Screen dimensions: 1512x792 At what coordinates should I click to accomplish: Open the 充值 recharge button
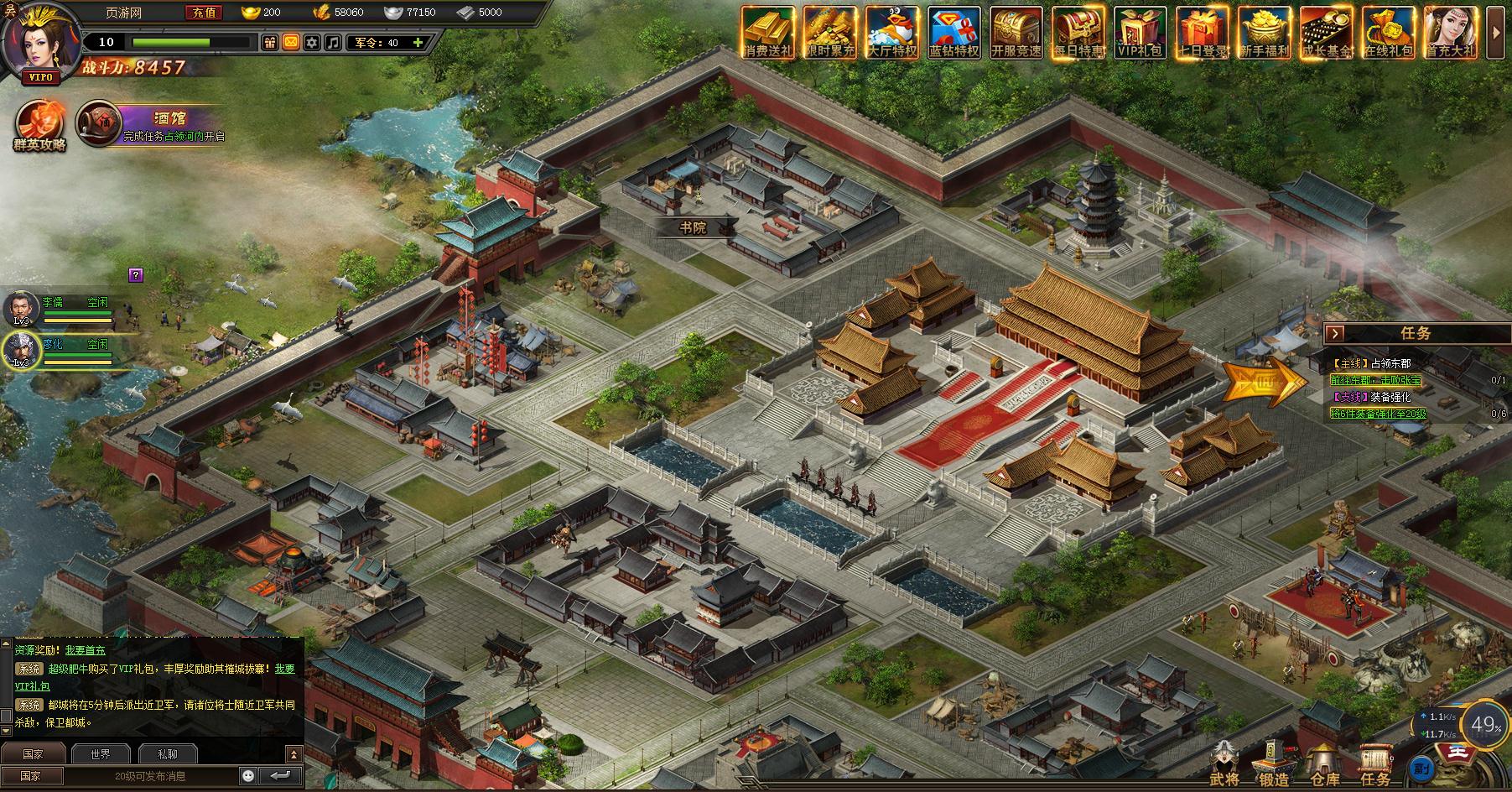click(204, 13)
